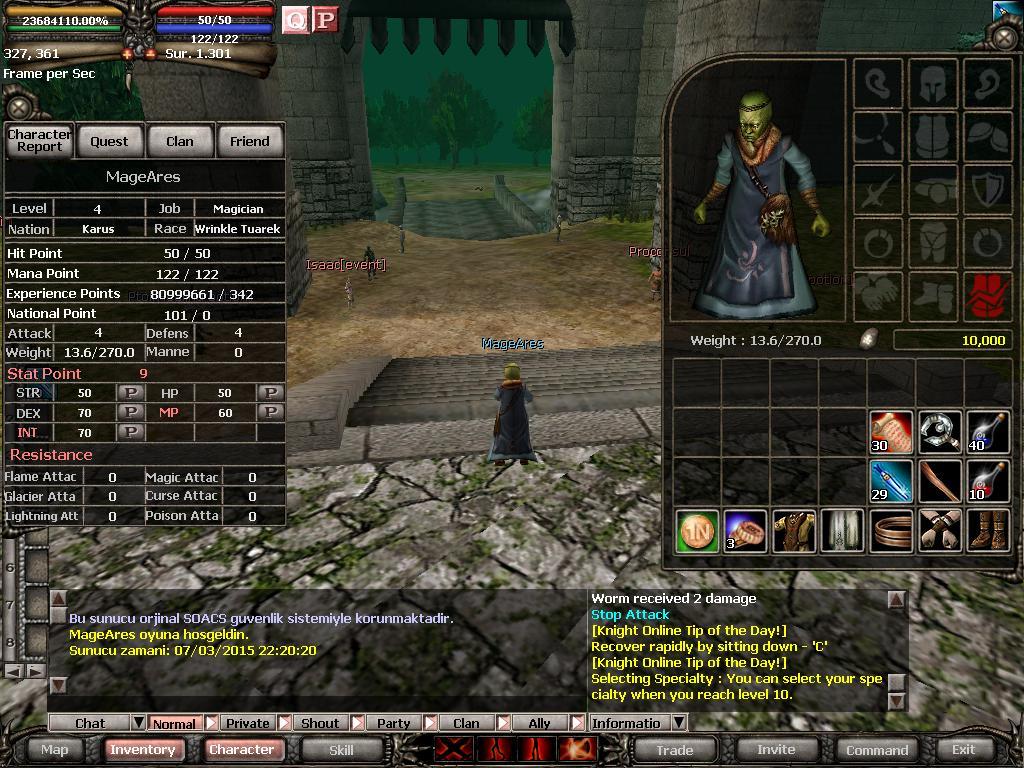Click the 1N copper coin item
Screen dimensions: 1024x768
point(696,530)
